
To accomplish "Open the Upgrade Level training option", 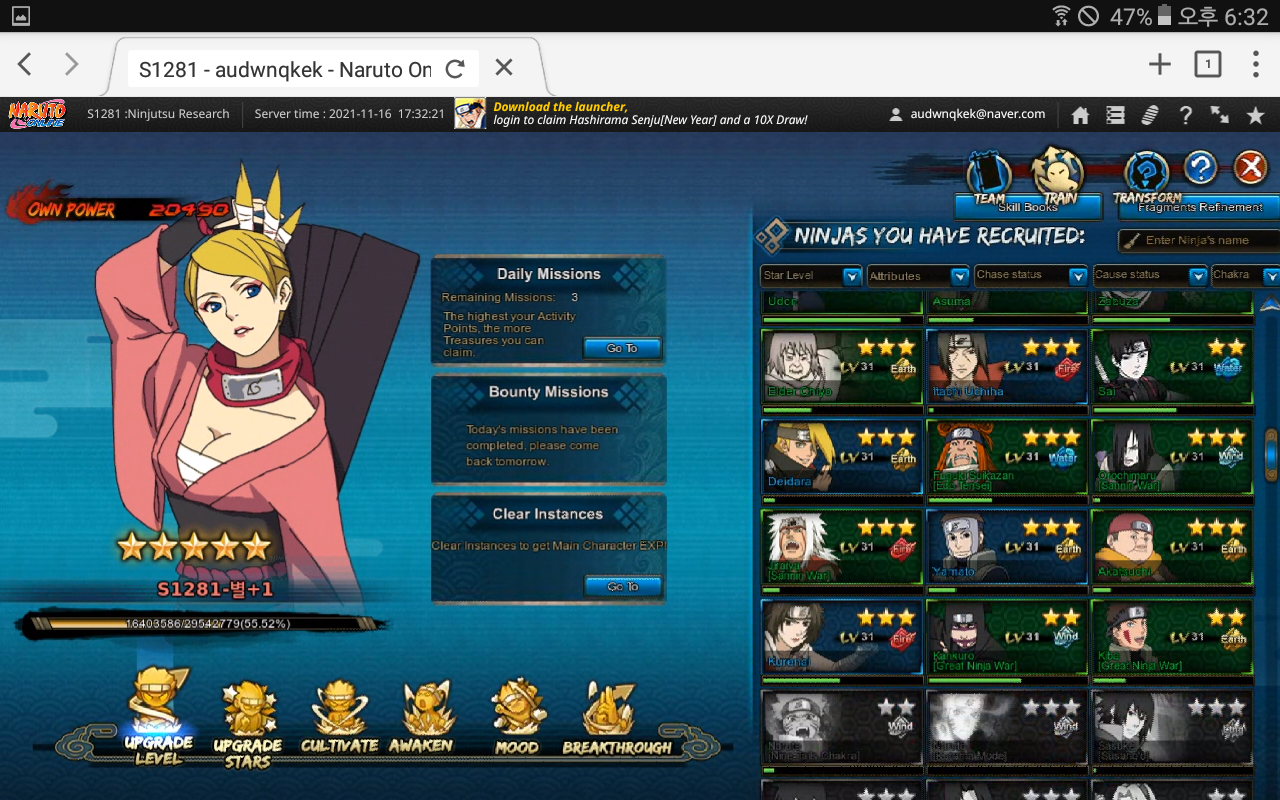I will (x=159, y=715).
